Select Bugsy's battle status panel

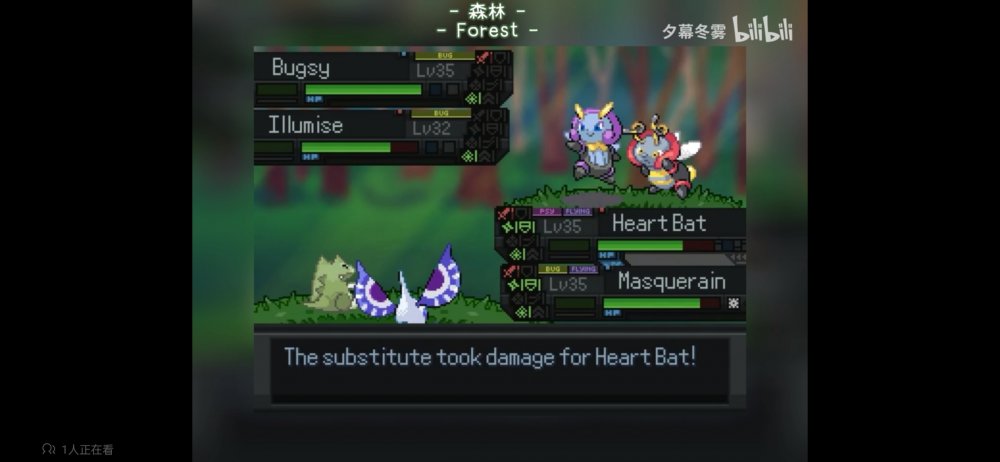click(382, 78)
